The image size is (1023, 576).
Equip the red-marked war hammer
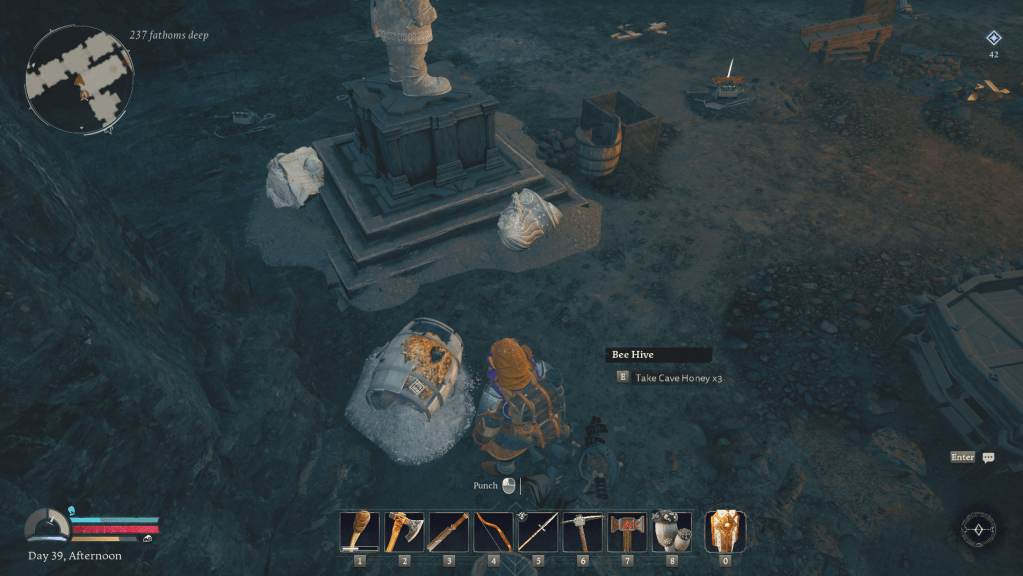[627, 531]
